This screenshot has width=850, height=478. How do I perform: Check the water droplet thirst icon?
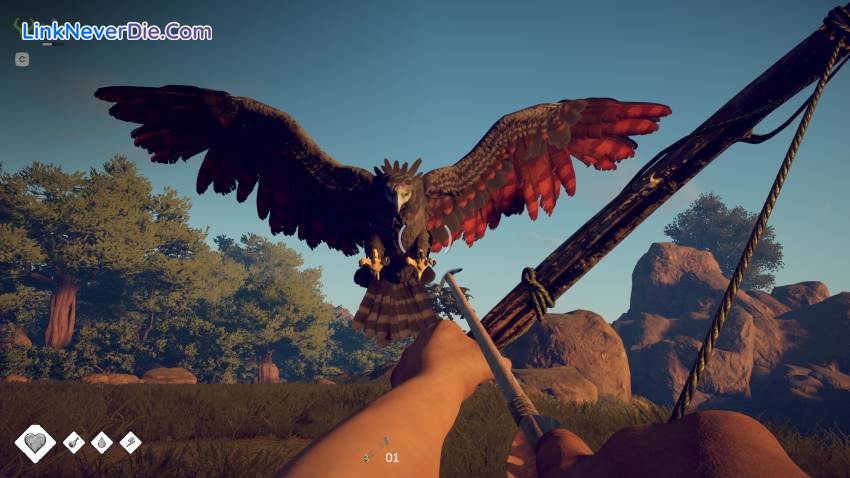[x=102, y=442]
